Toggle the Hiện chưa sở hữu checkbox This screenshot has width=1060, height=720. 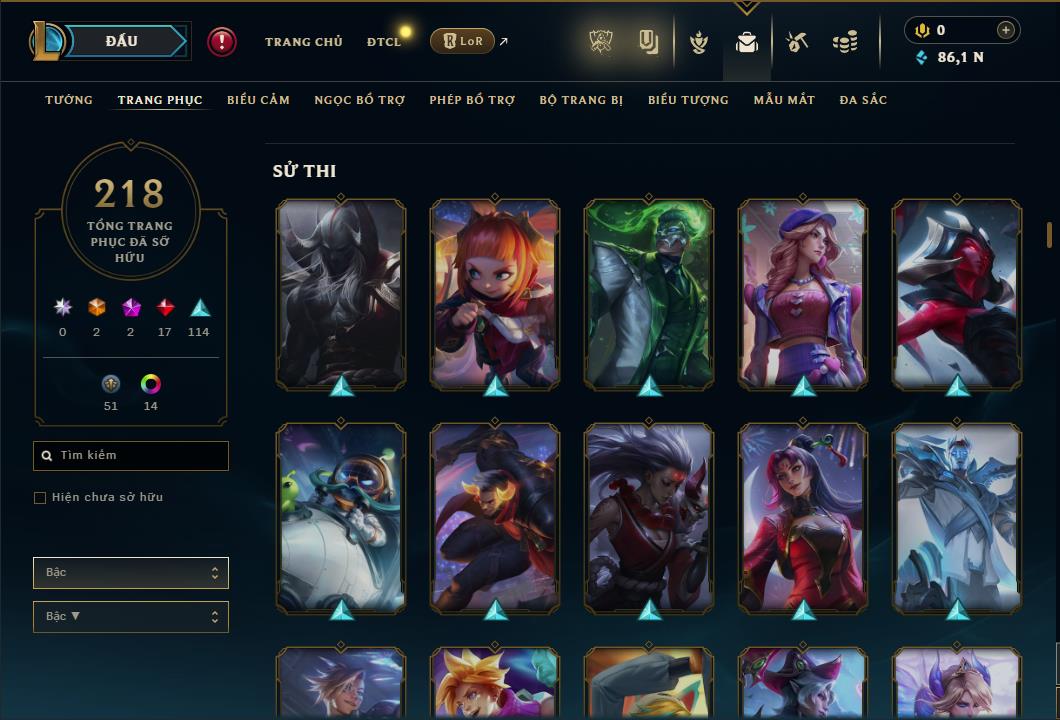[40, 498]
